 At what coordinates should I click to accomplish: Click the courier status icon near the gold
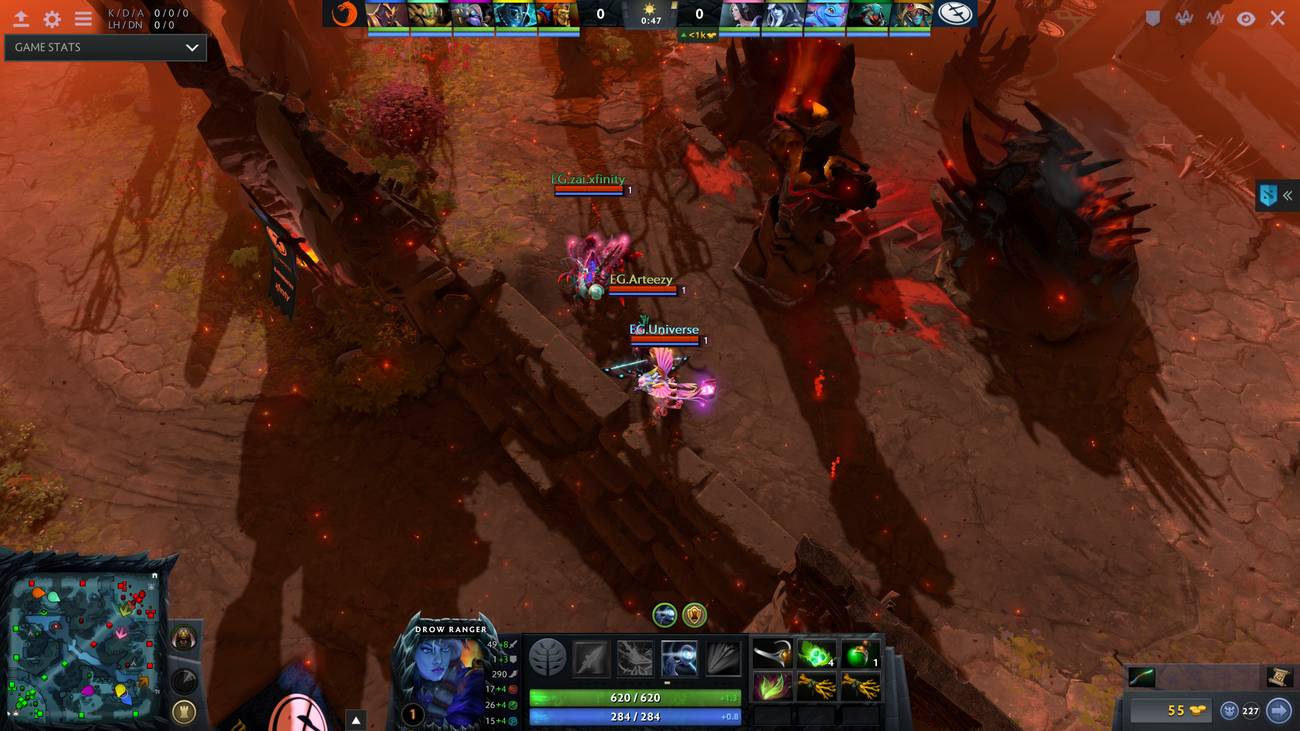(x=1229, y=709)
